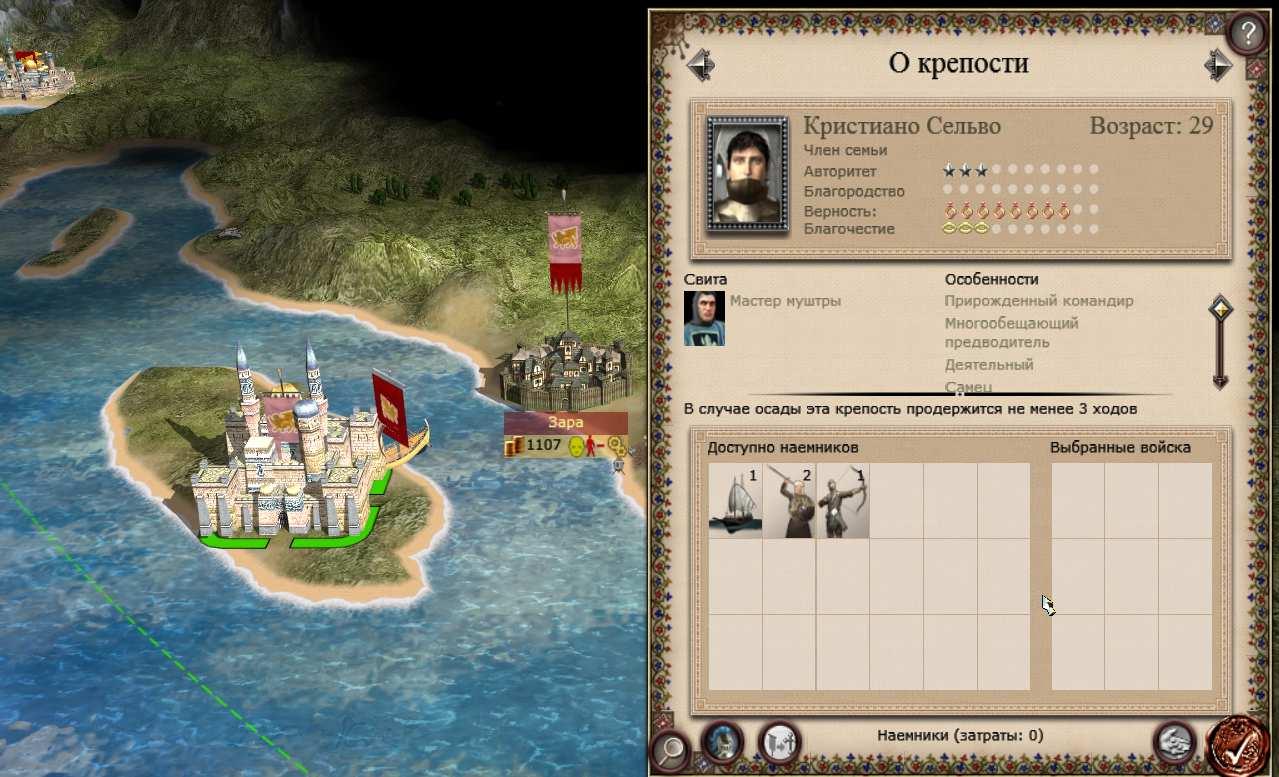Click the Зара settlement name banner
This screenshot has width=1279, height=777.
pos(566,423)
